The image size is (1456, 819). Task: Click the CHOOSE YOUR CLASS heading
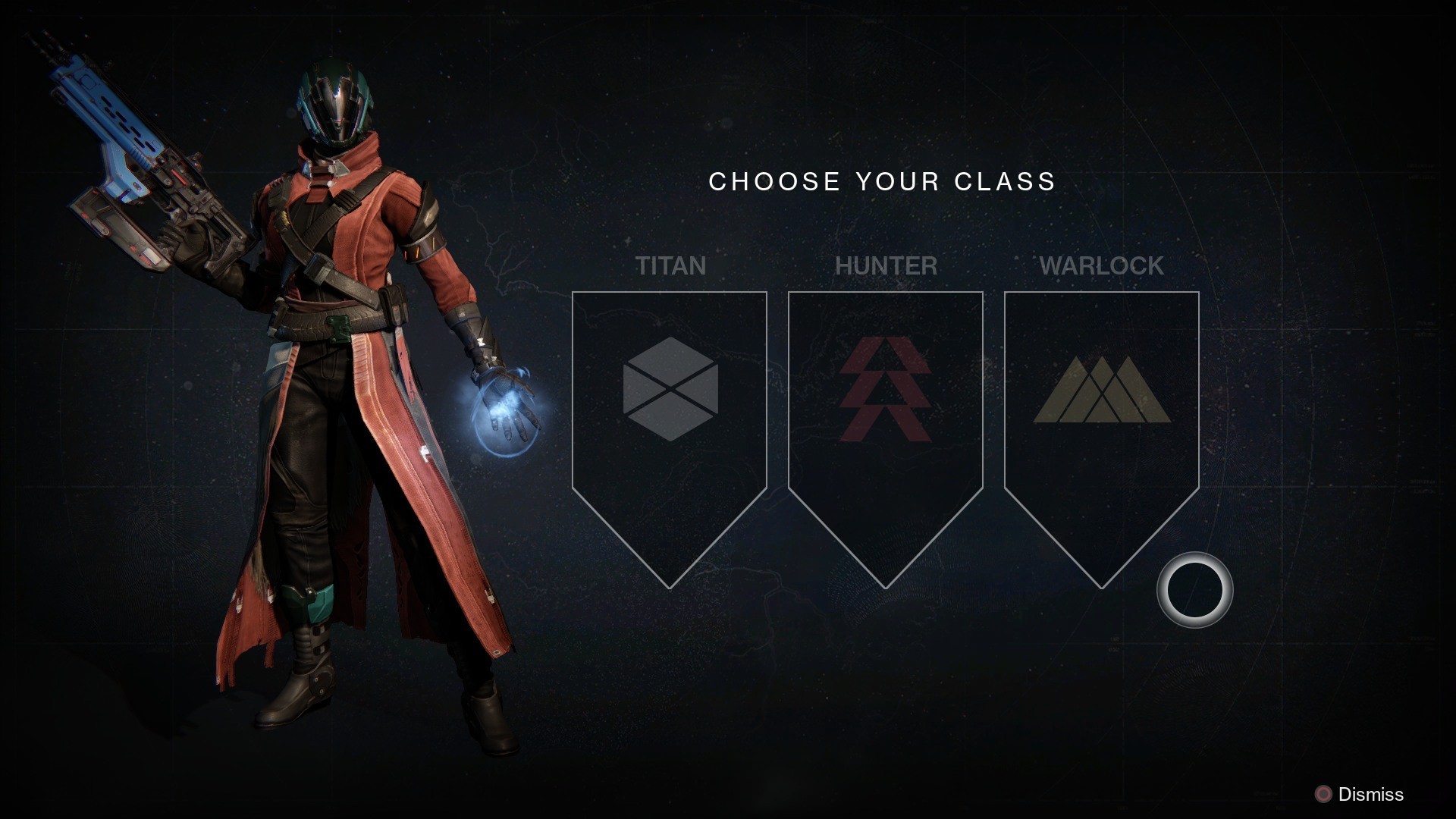click(881, 181)
